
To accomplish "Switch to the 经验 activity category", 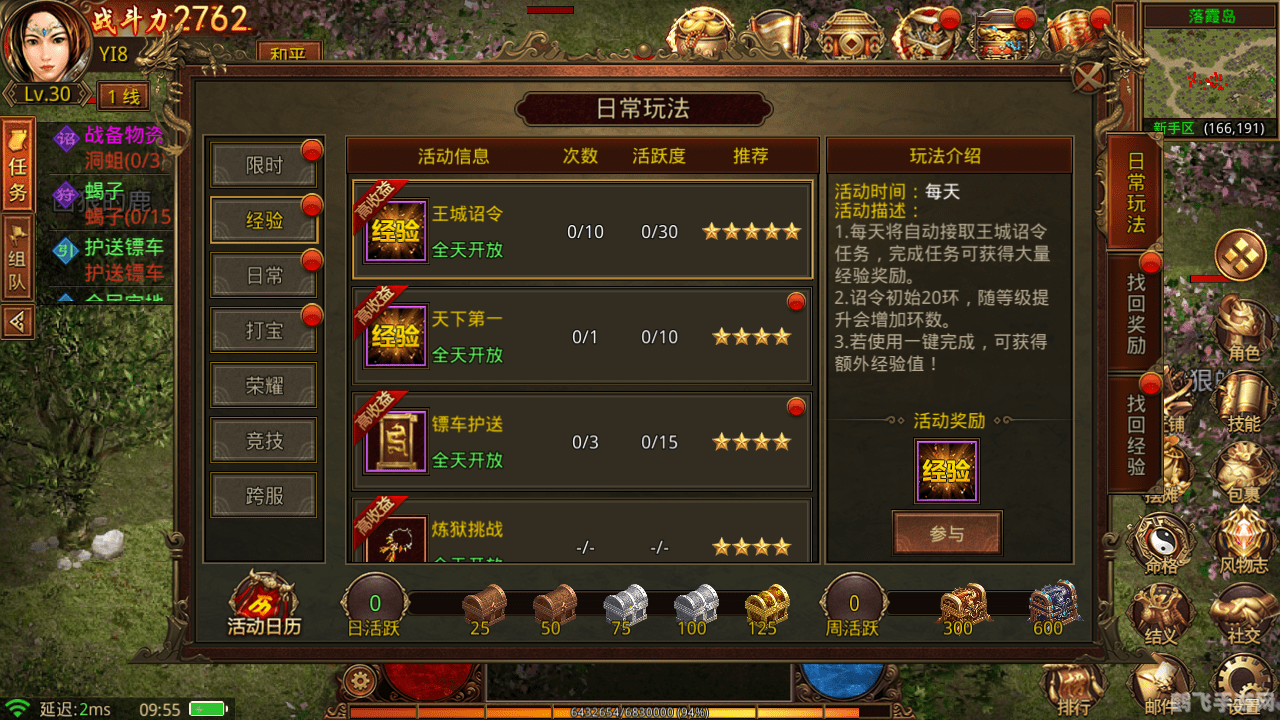I will click(263, 220).
